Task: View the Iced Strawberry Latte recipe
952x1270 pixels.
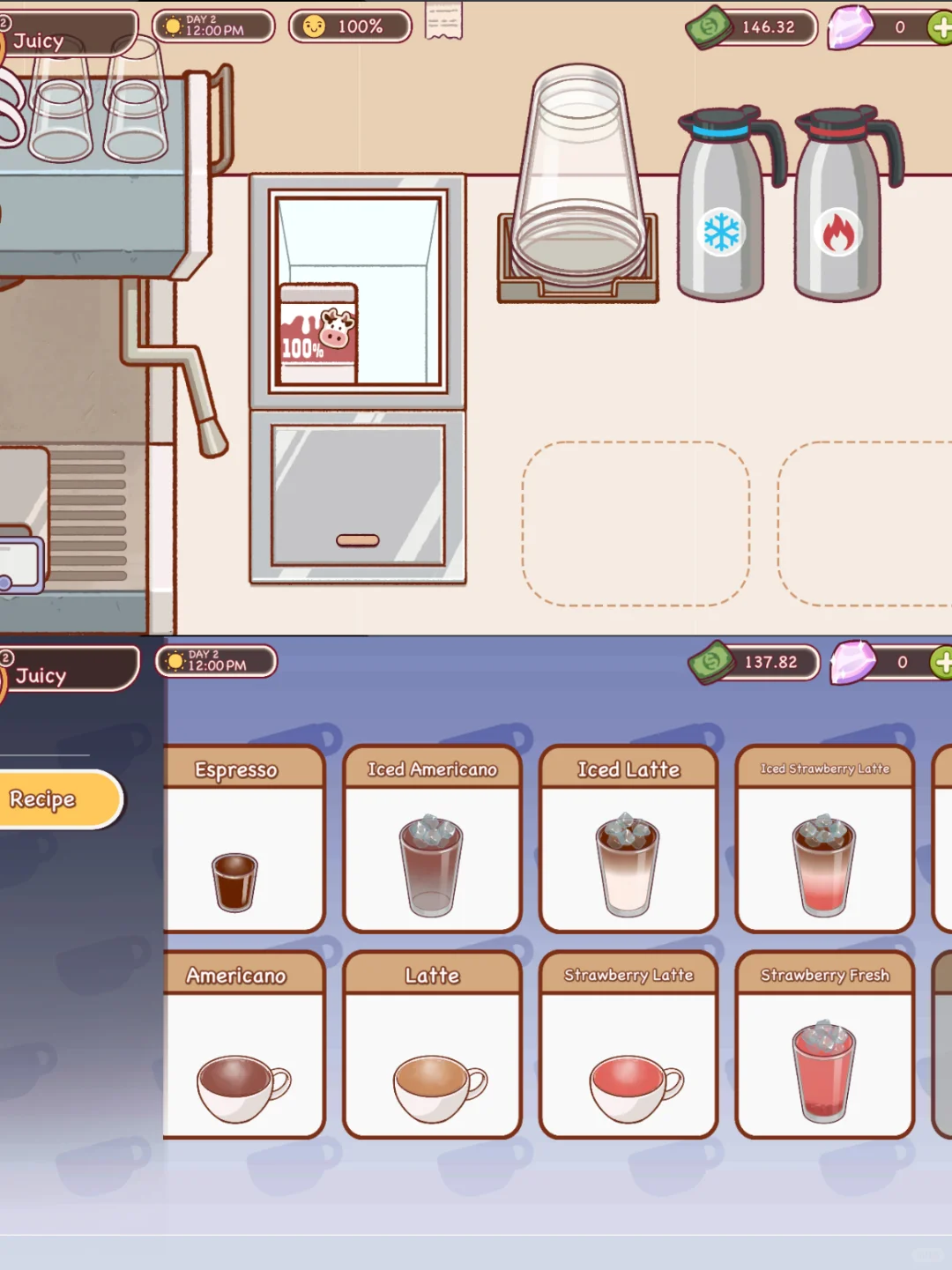Action: [824, 839]
